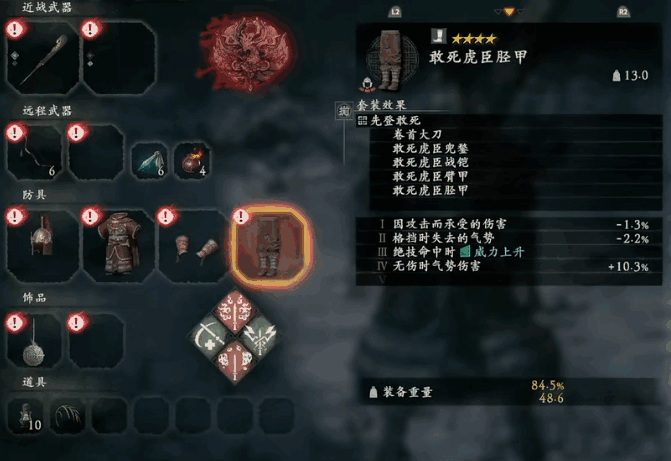Select the gauntlets armor slot
The height and width of the screenshot is (461, 671).
tap(193, 245)
